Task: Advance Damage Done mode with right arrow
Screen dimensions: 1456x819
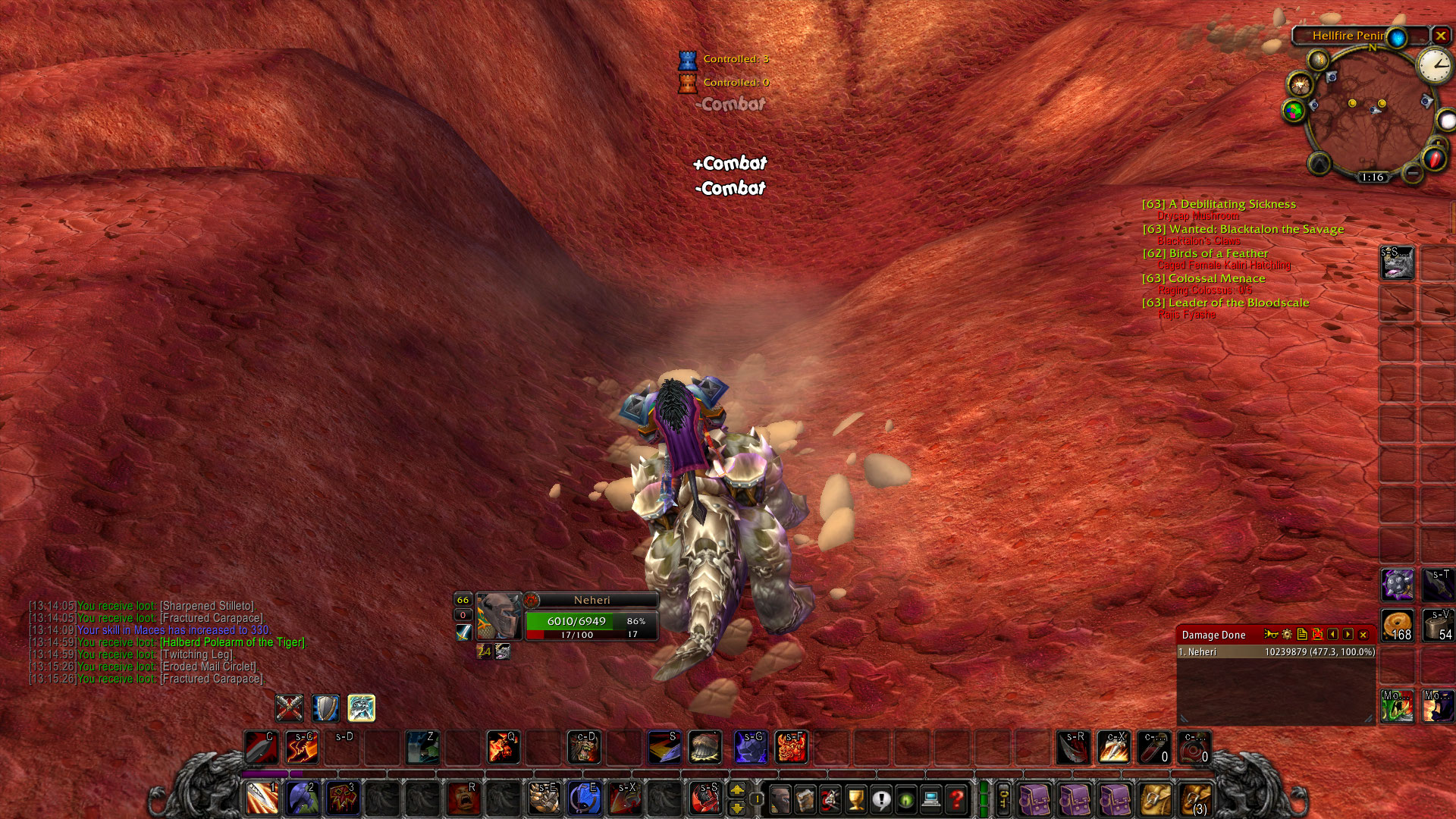Action: tap(1348, 635)
